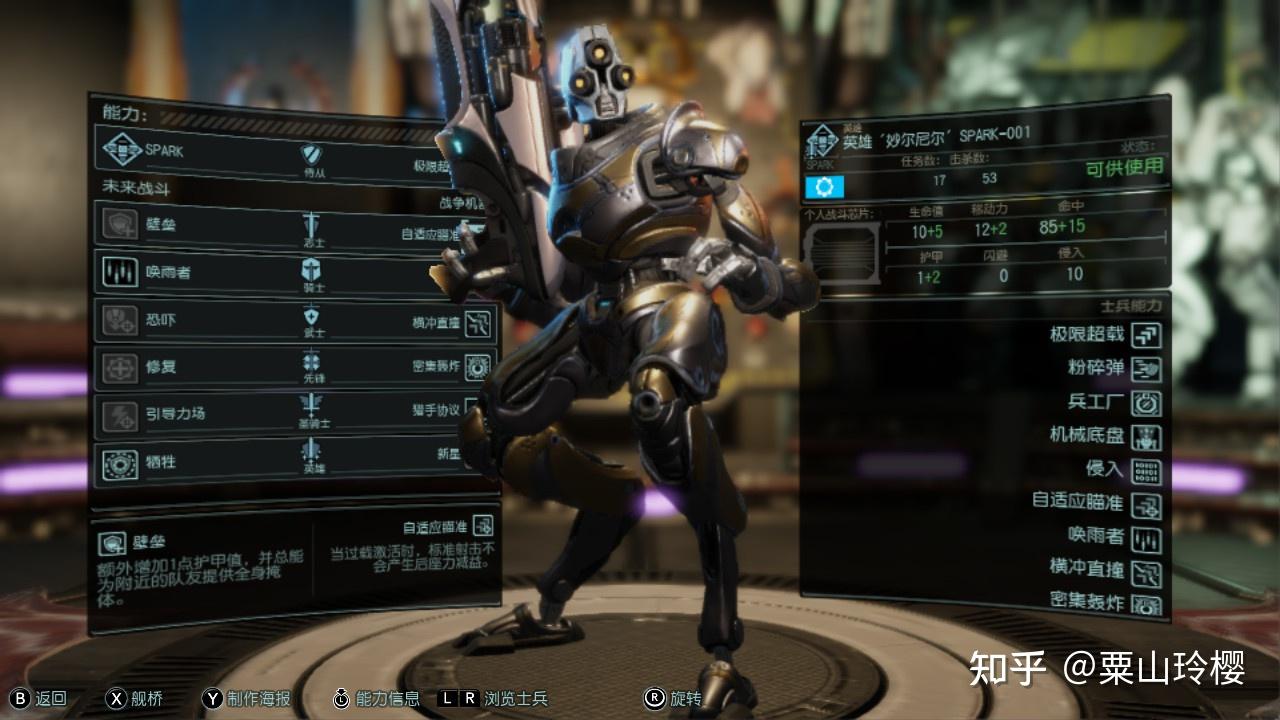This screenshot has width=1280, height=720.
Task: Select the 壁垒 ability row in the tree
Action: pyautogui.click(x=160, y=225)
